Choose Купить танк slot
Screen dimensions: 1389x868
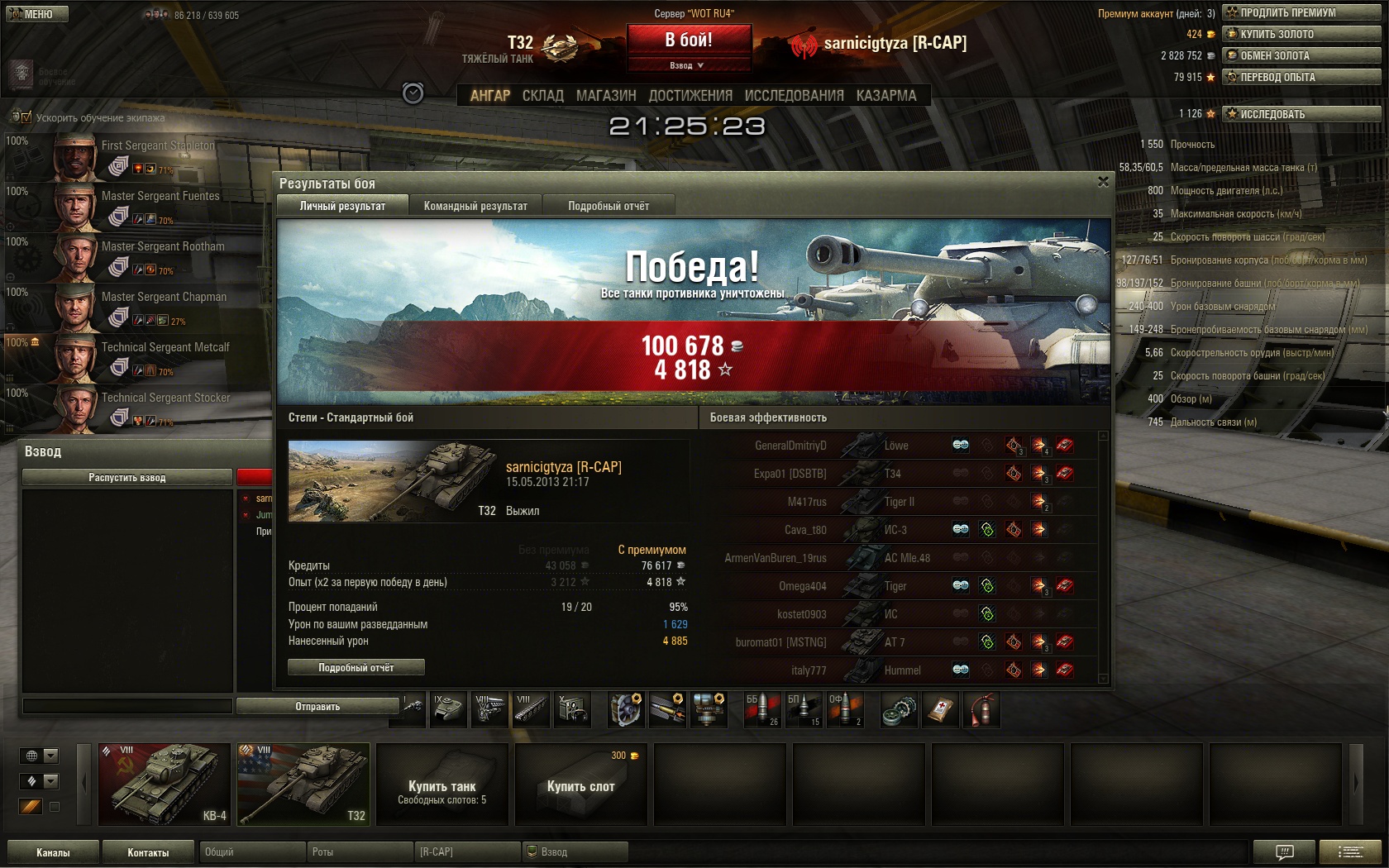coord(442,784)
